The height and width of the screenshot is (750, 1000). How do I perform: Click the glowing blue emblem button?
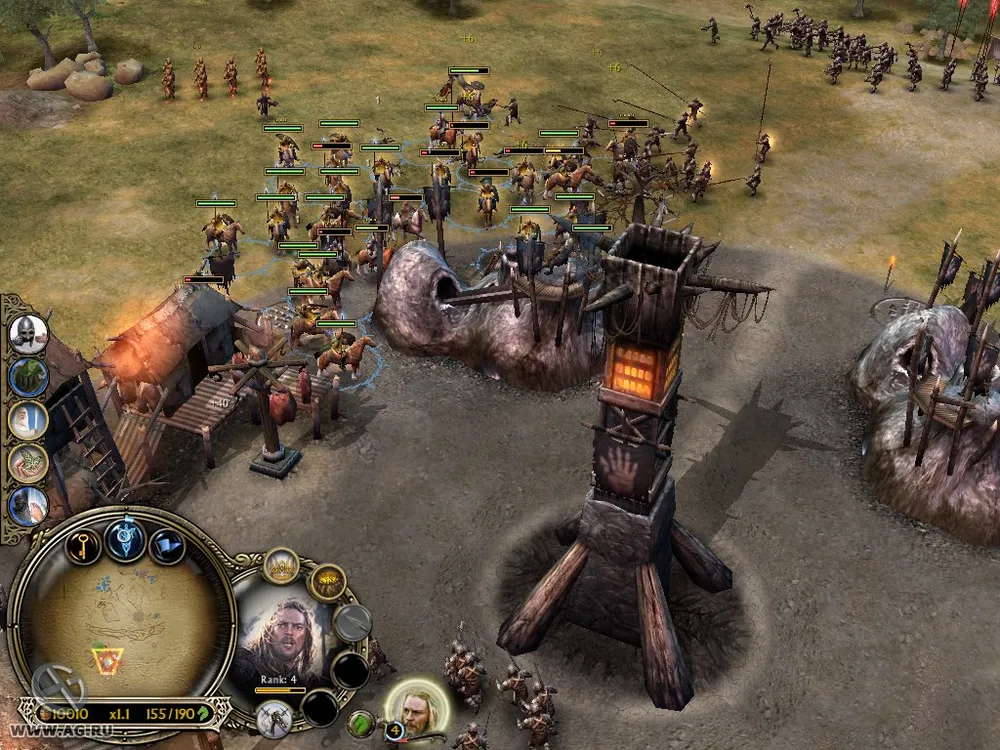pyautogui.click(x=126, y=541)
